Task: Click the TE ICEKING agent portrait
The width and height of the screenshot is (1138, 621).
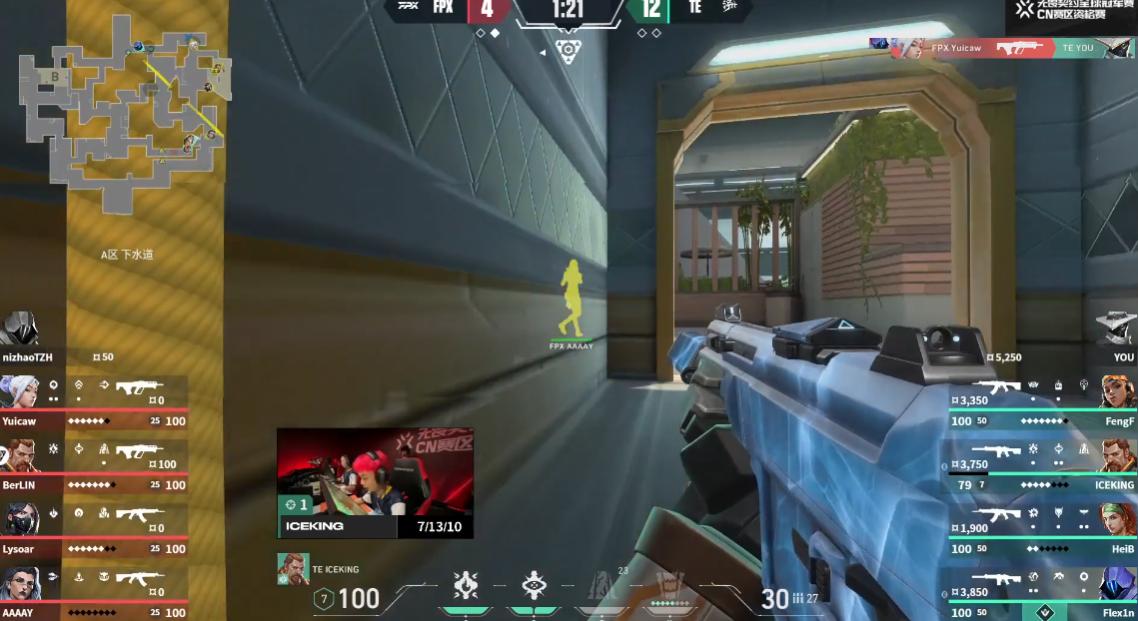Action: click(x=293, y=569)
